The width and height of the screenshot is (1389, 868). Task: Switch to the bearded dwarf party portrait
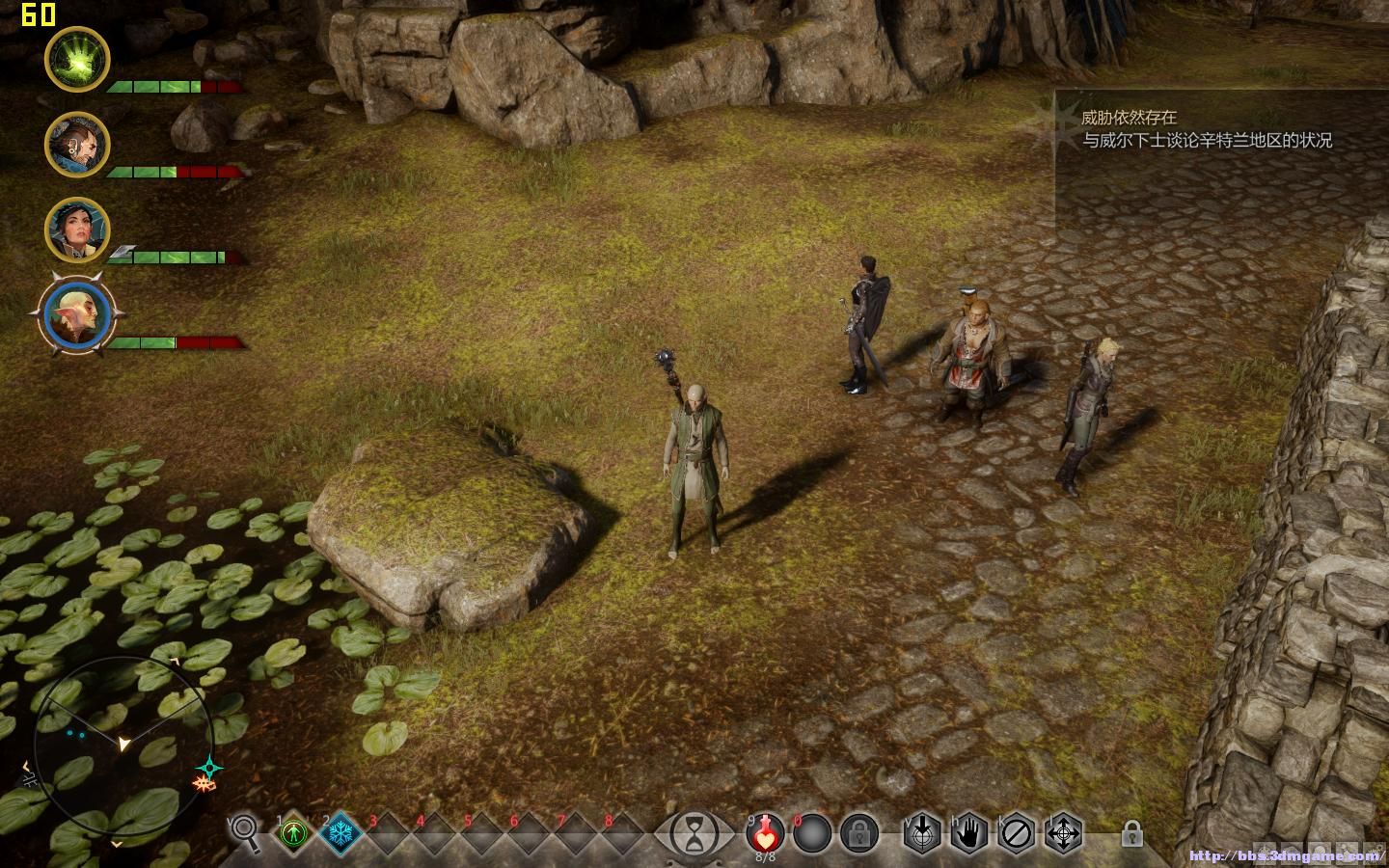pyautogui.click(x=77, y=145)
